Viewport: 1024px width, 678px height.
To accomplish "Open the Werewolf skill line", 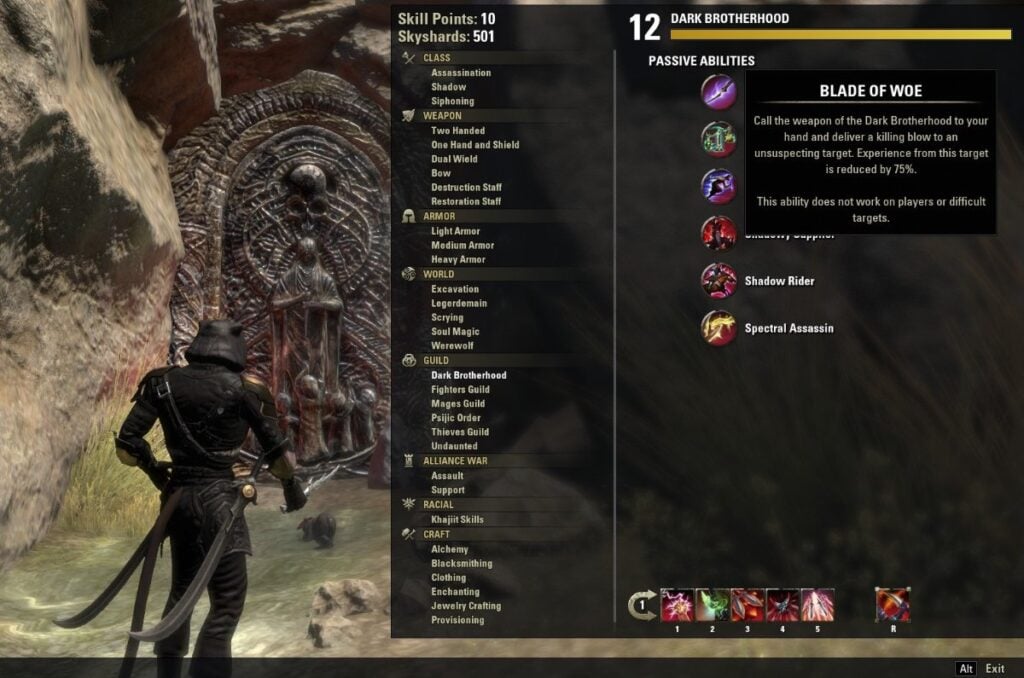I will [x=453, y=345].
